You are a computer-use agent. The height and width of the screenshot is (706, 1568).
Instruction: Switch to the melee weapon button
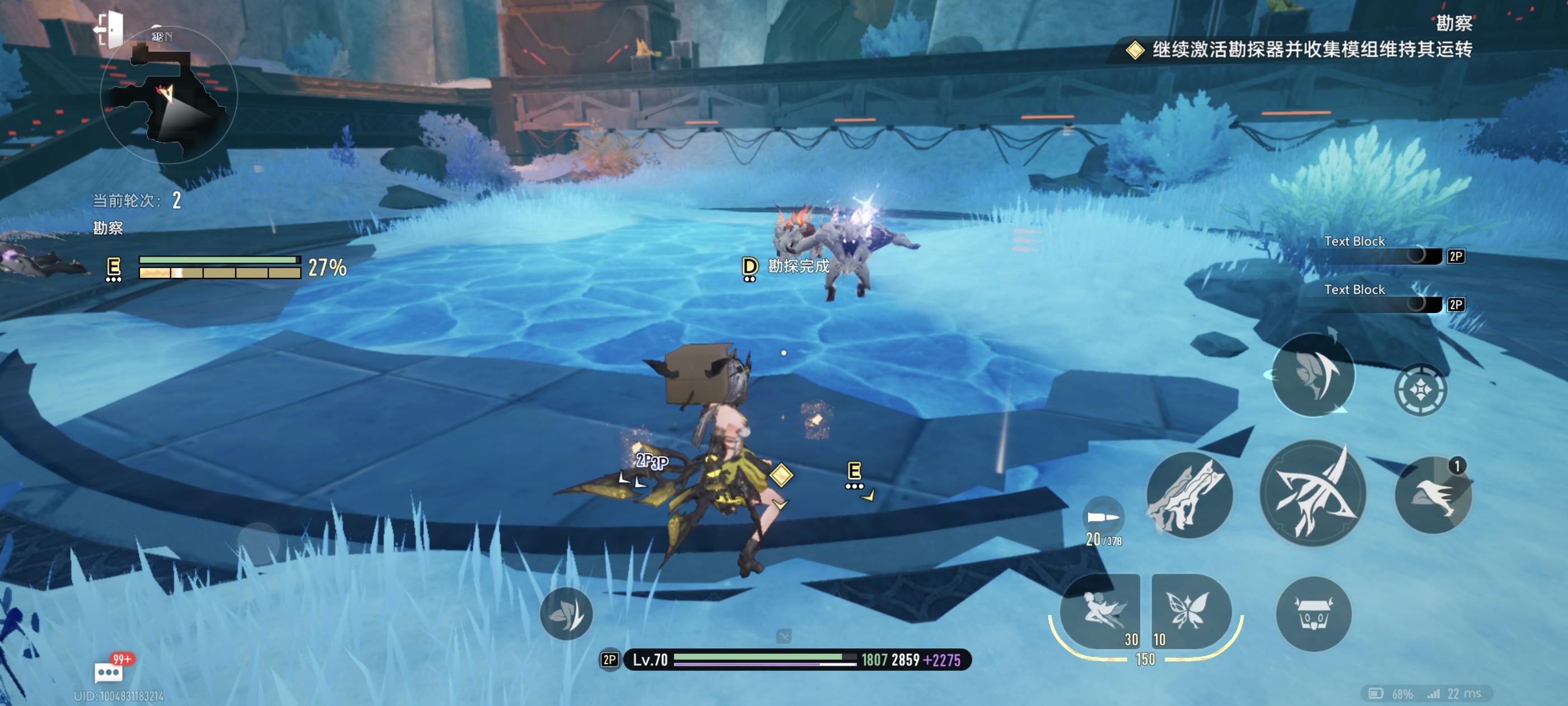pyautogui.click(x=1189, y=496)
